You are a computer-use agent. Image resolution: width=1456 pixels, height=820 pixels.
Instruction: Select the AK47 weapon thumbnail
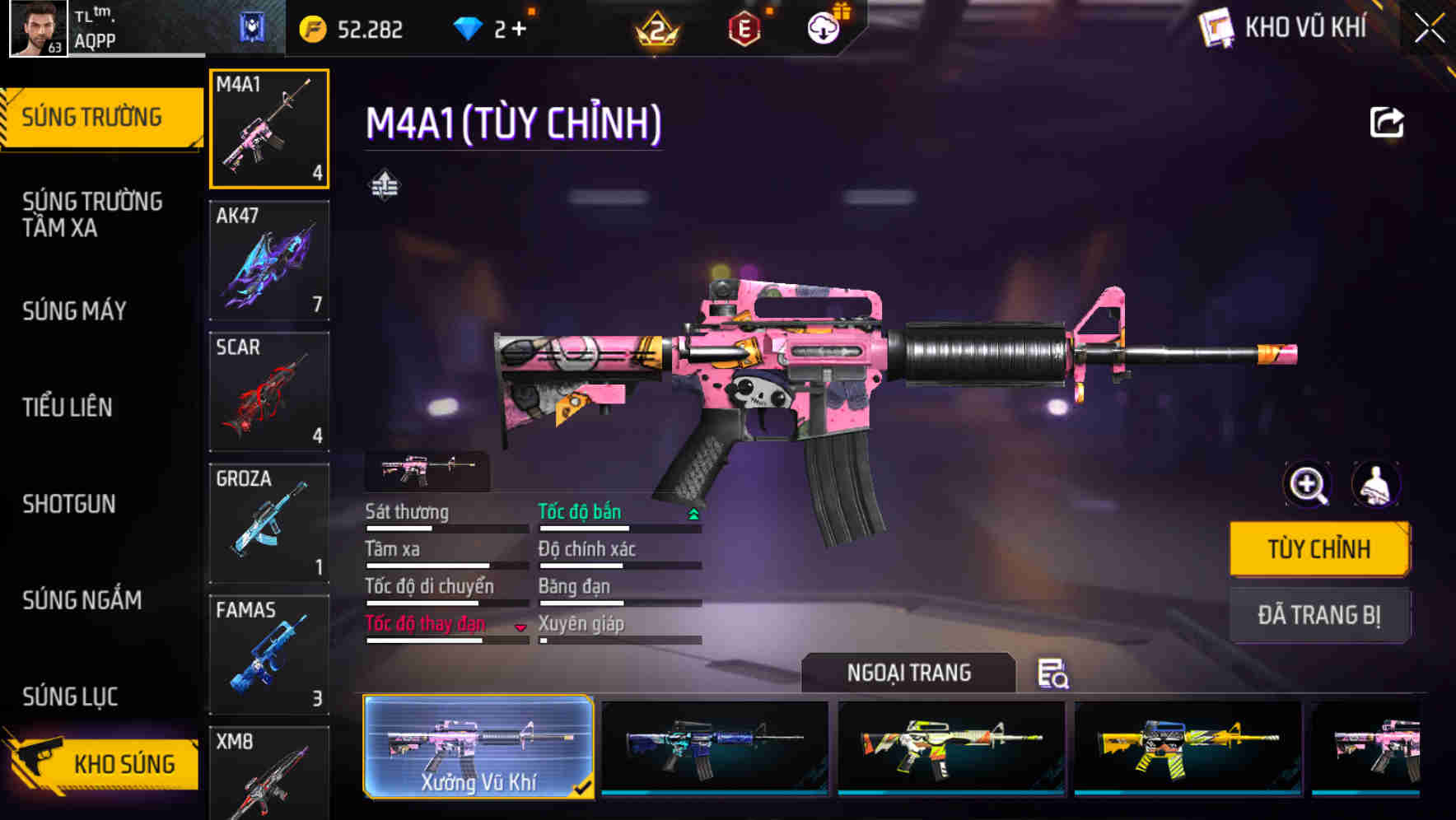click(269, 259)
